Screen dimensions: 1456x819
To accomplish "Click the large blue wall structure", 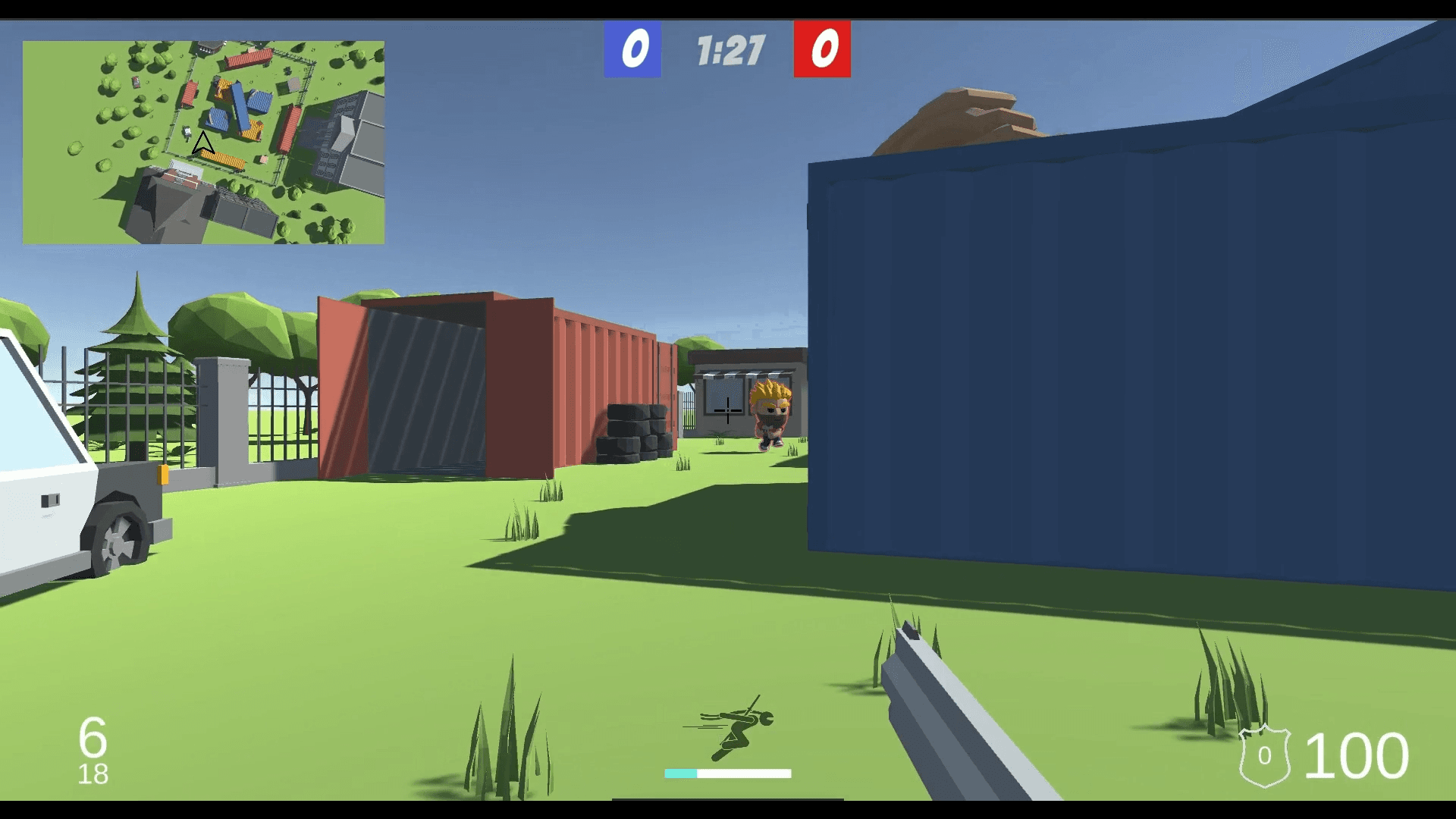I will (1100, 341).
